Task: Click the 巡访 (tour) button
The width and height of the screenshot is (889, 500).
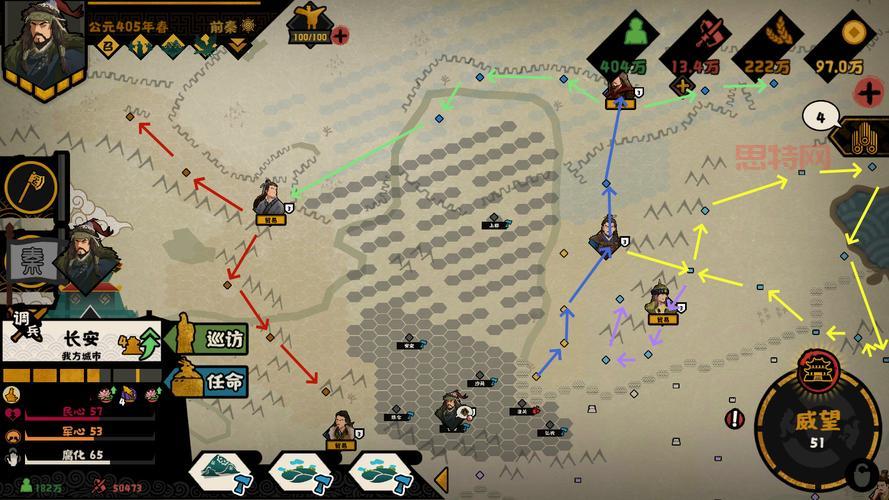Action: (x=213, y=338)
